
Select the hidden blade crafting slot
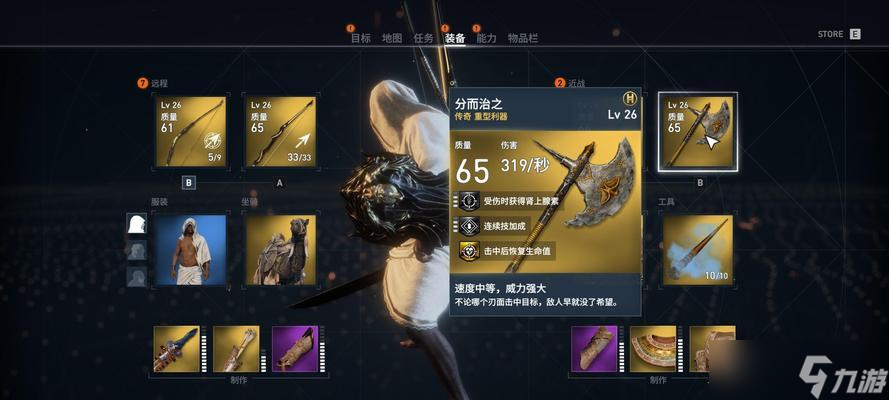(x=176, y=349)
